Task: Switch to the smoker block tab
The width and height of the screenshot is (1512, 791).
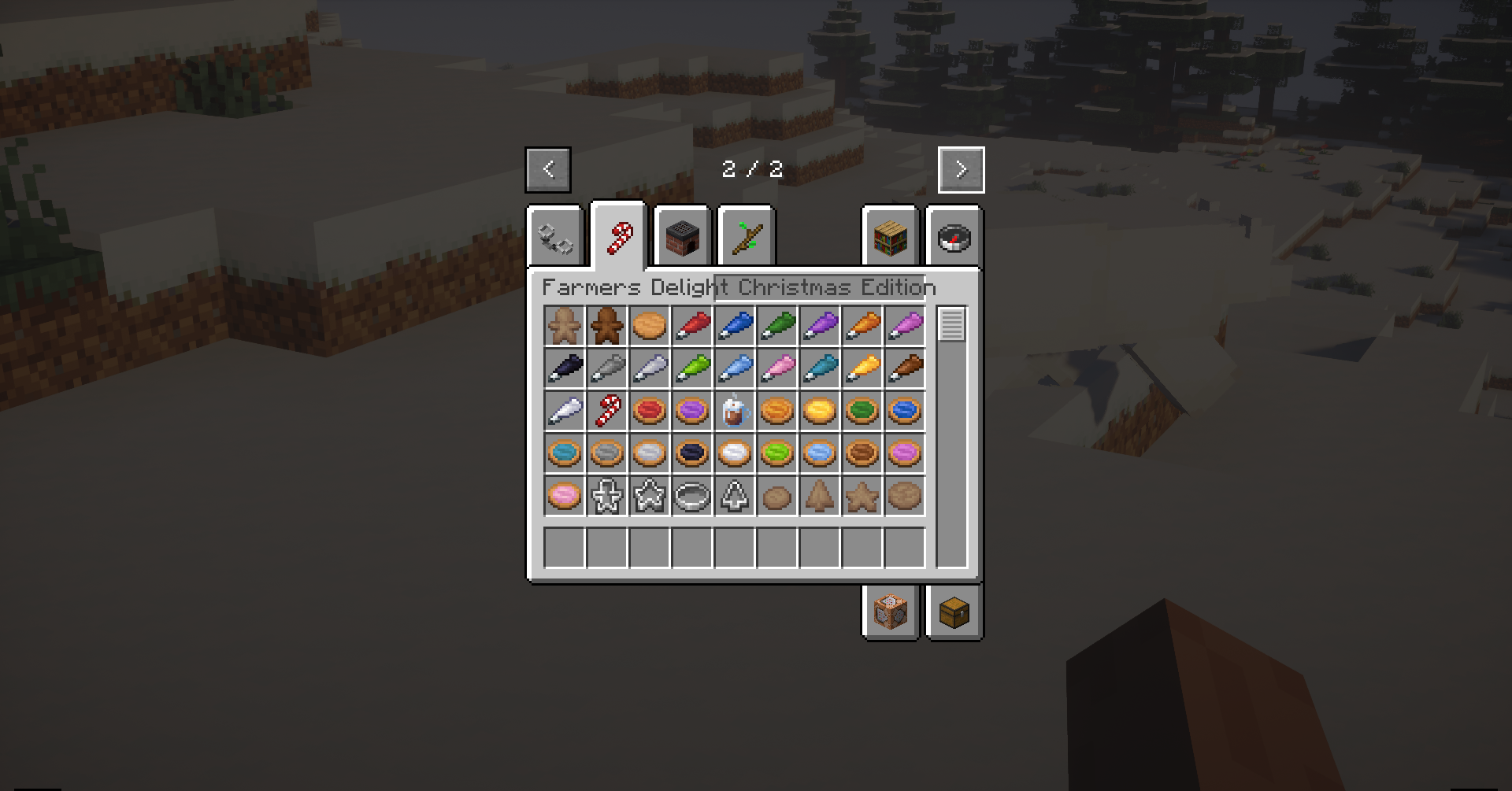Action: click(x=682, y=238)
